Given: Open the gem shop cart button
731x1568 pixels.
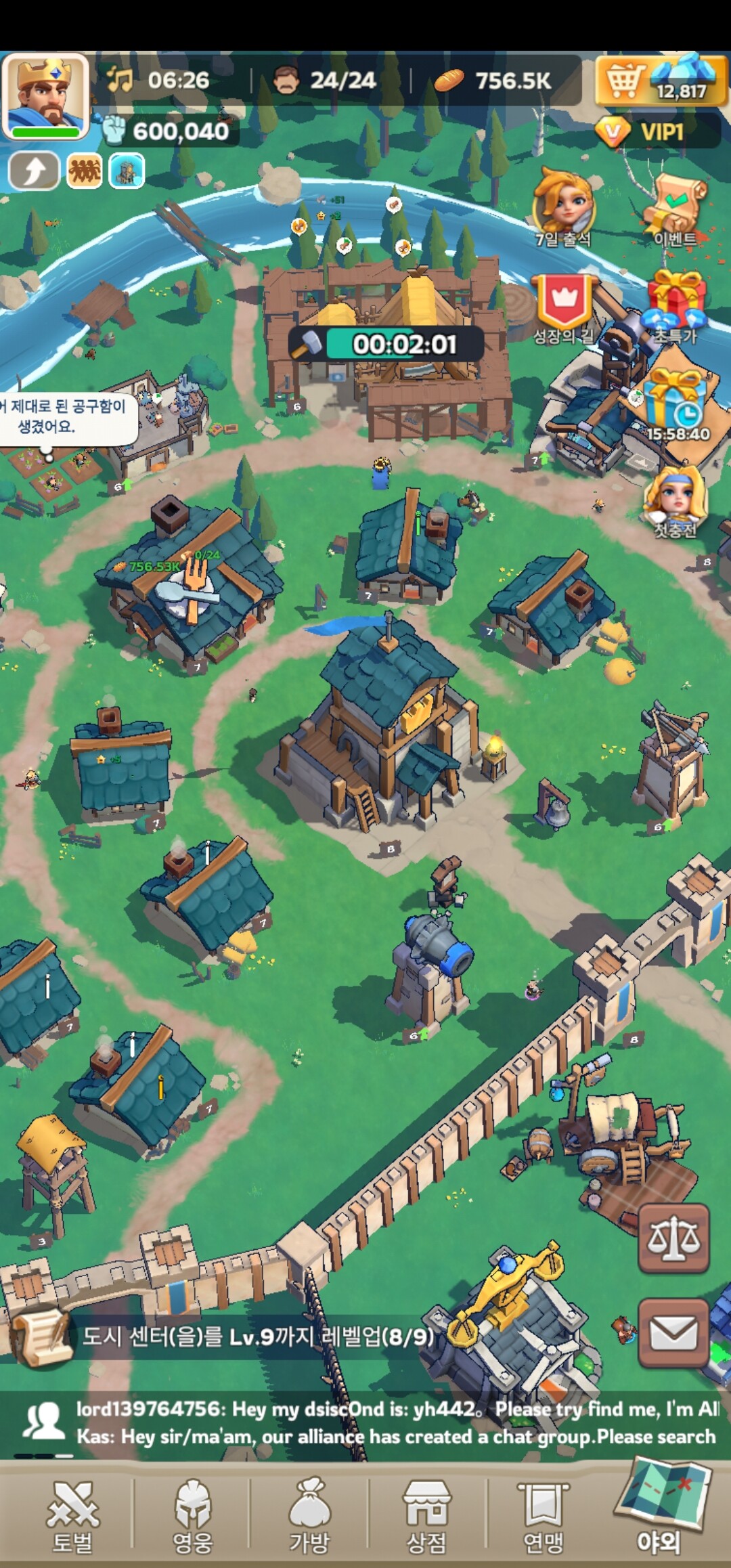Looking at the screenshot, I should click(x=624, y=80).
